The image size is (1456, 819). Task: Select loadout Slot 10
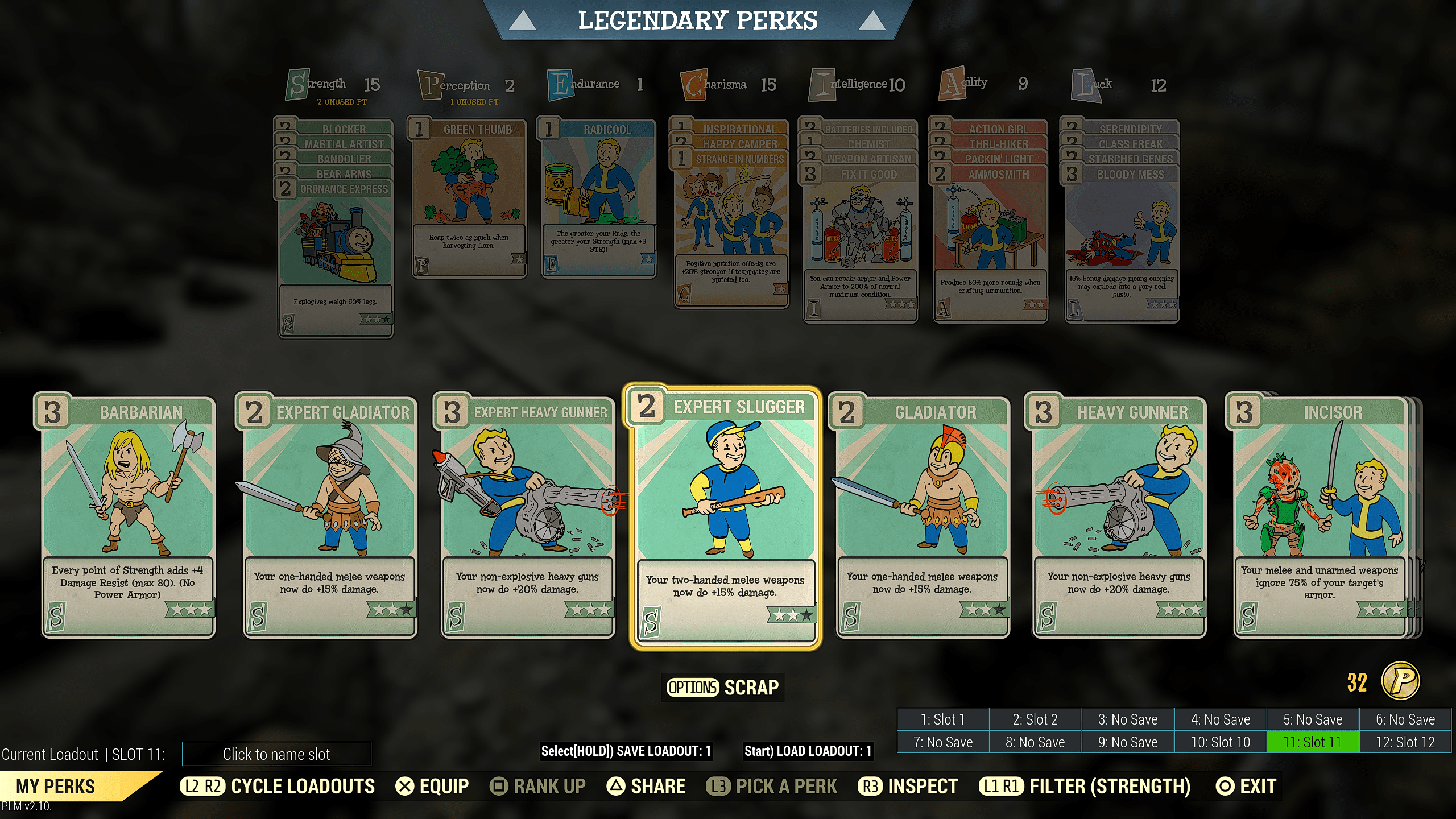tap(1221, 742)
